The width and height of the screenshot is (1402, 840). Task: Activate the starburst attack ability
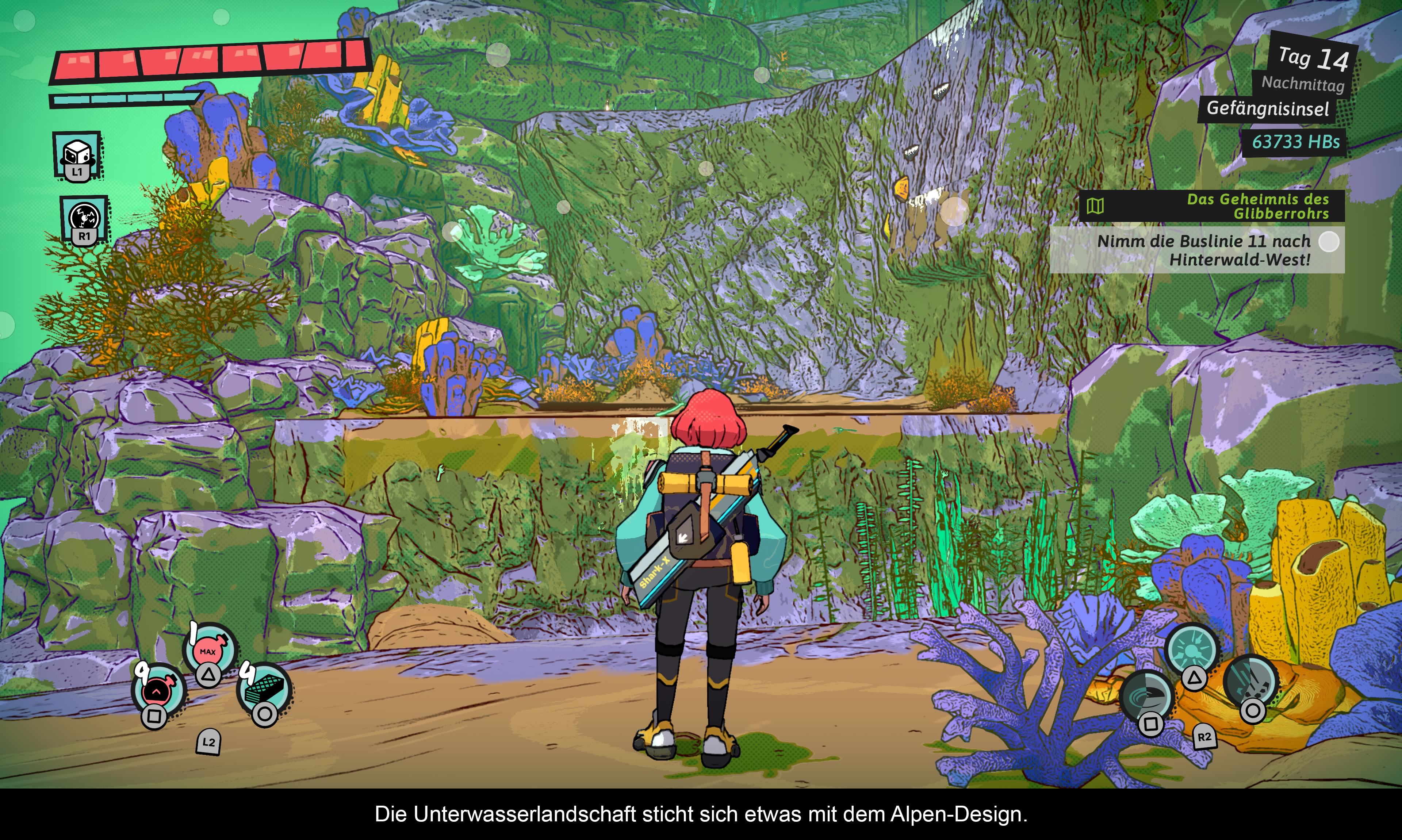[x=1191, y=649]
